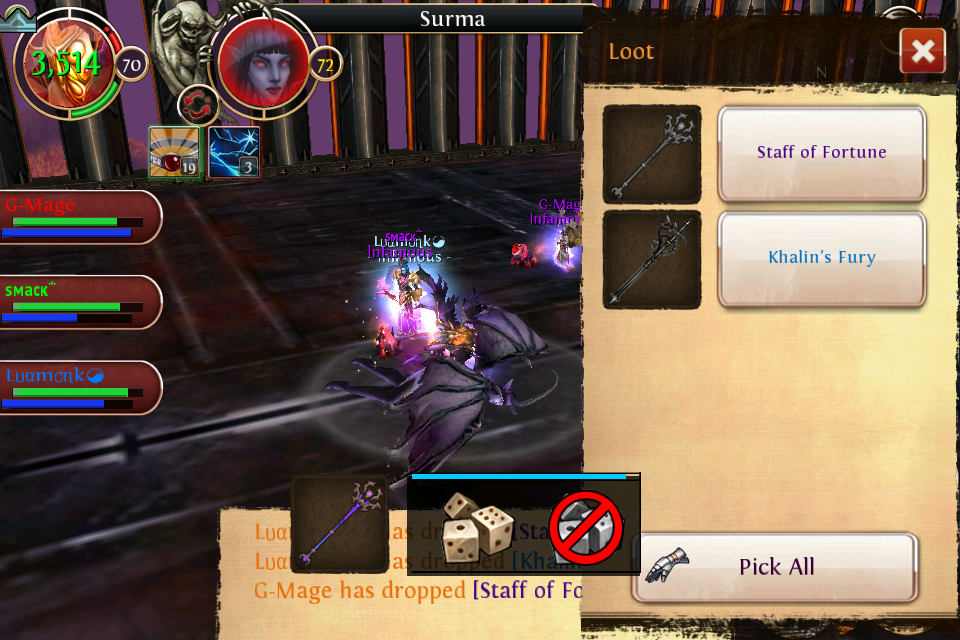The height and width of the screenshot is (640, 960).
Task: Select SMACK party member frame
Action: click(x=78, y=302)
